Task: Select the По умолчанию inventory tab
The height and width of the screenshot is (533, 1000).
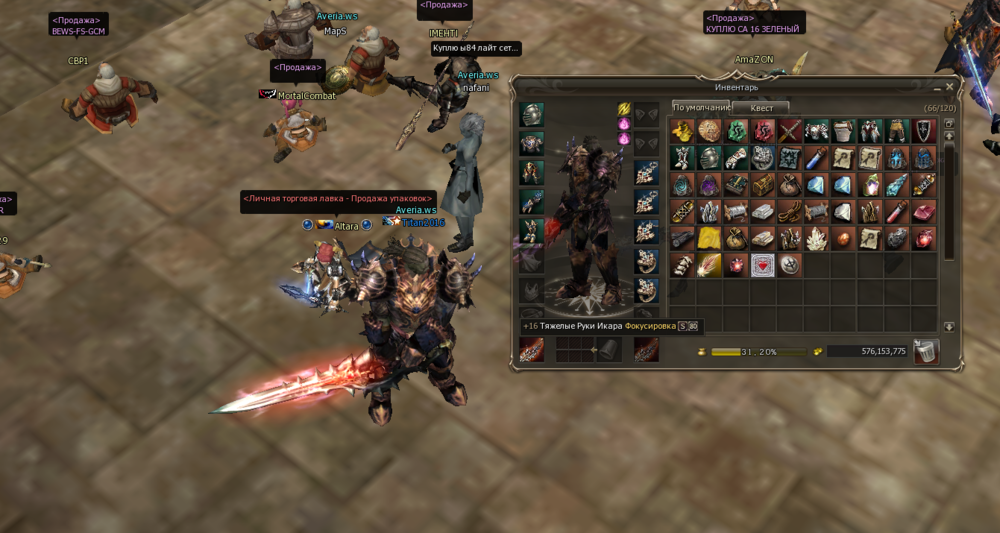Action: tap(700, 107)
